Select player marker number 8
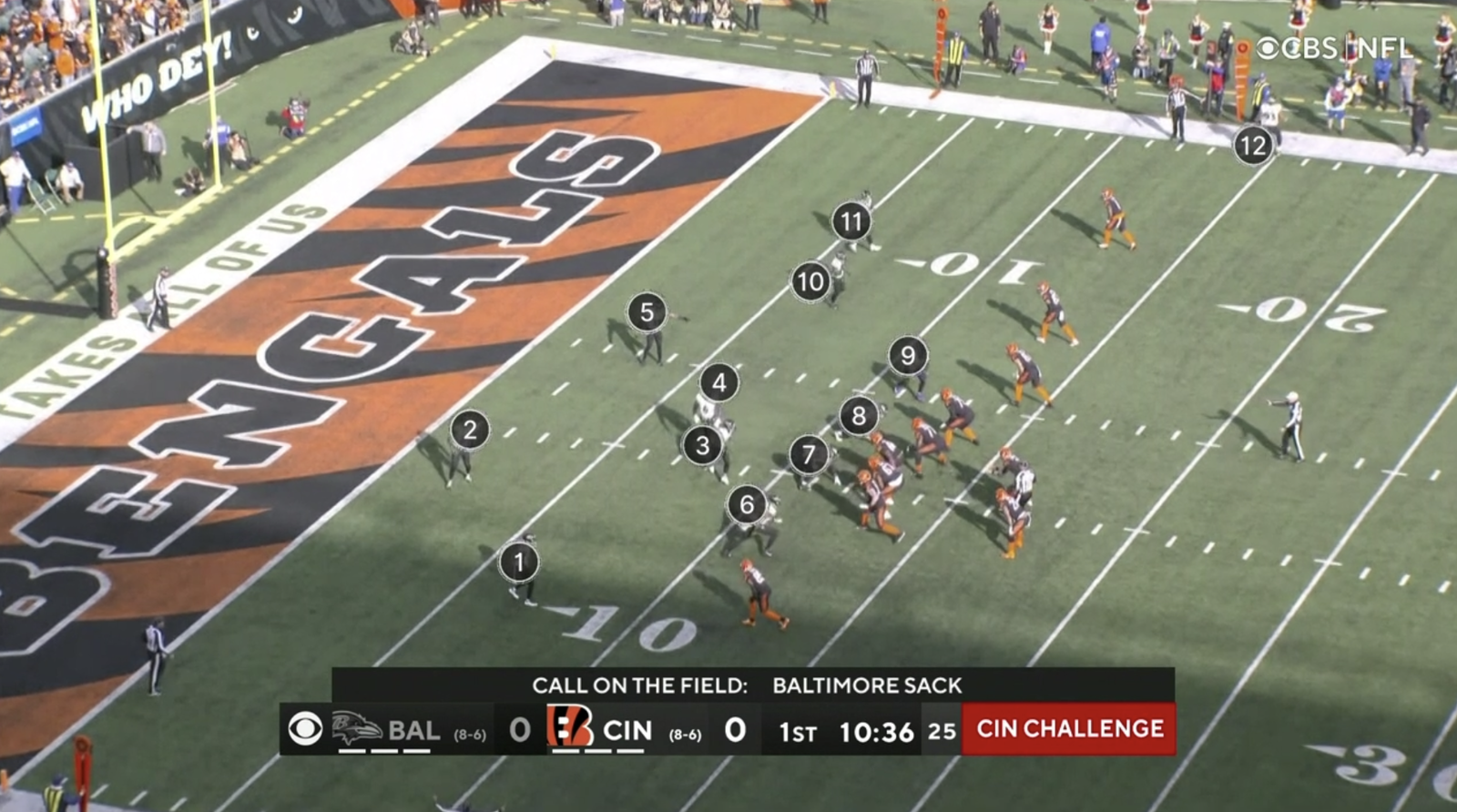The height and width of the screenshot is (812, 1457). click(x=859, y=416)
